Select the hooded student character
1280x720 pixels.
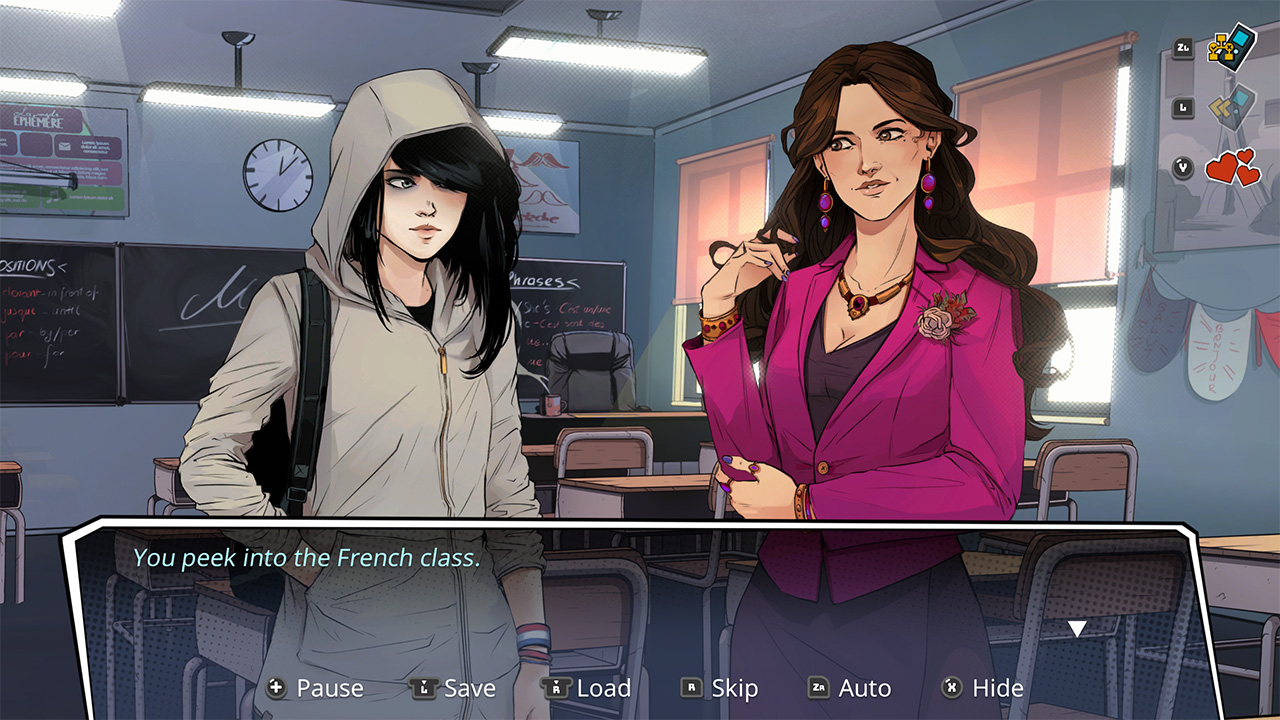click(x=400, y=300)
